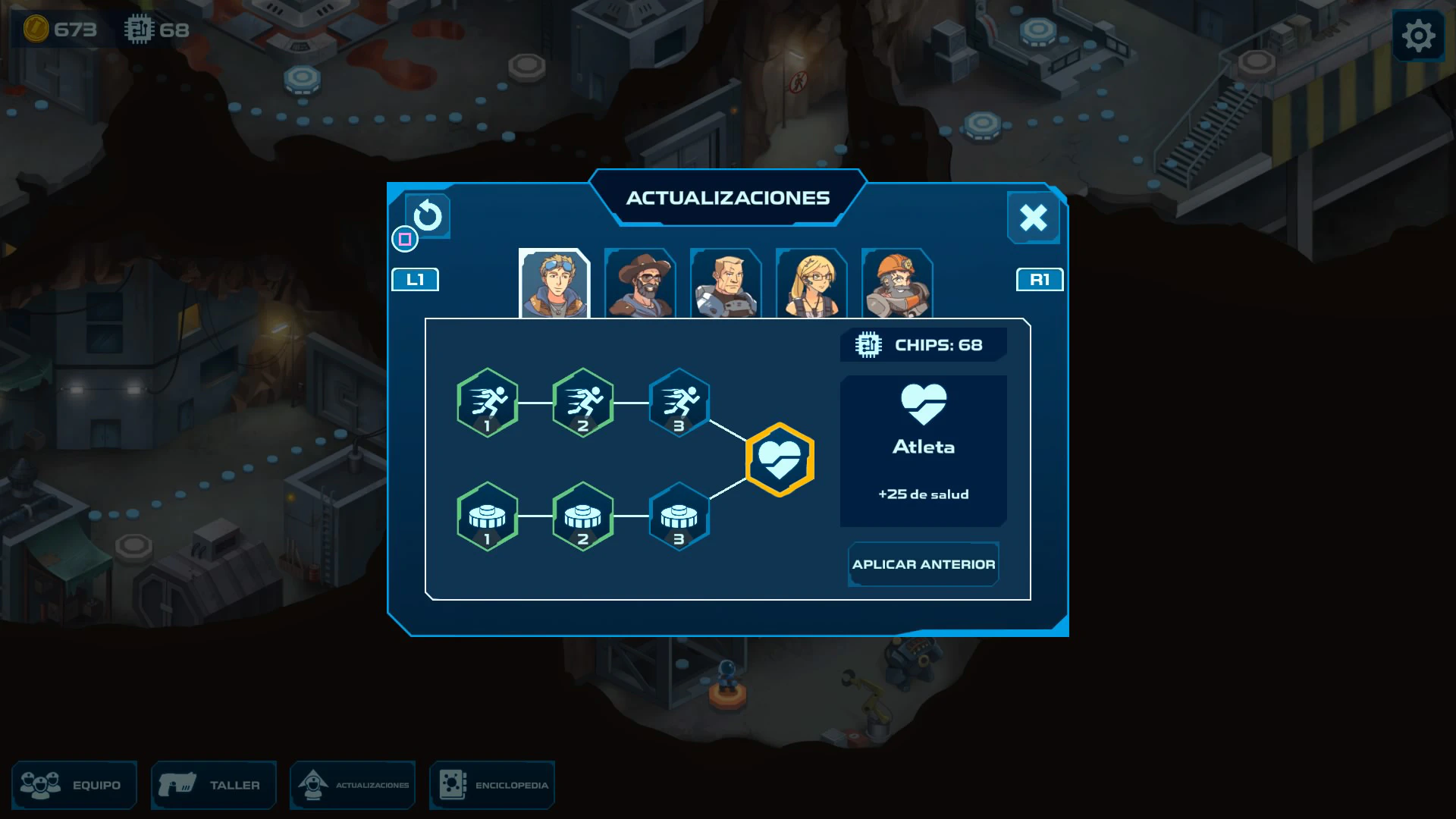The height and width of the screenshot is (819, 1456).
Task: Open the Taller workshop menu
Action: pos(213,785)
